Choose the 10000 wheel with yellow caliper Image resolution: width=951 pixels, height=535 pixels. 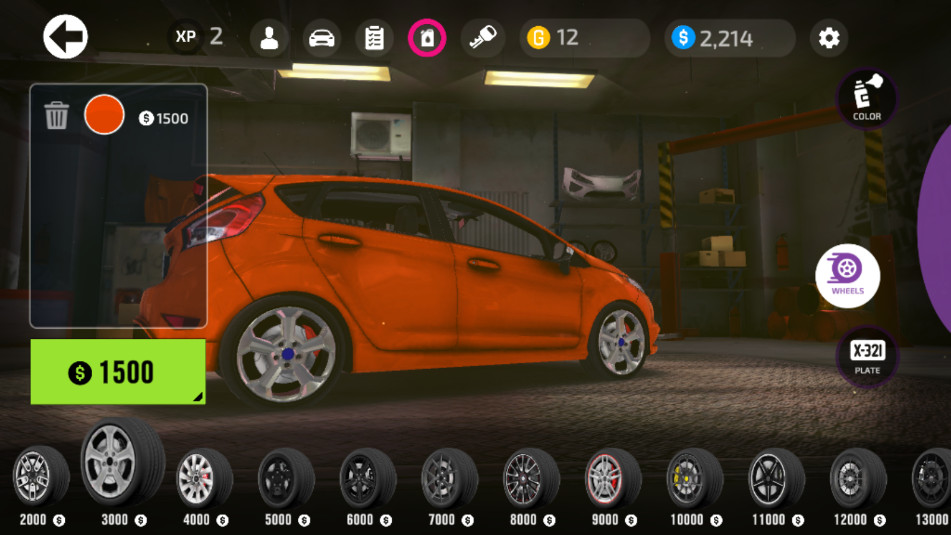click(694, 478)
